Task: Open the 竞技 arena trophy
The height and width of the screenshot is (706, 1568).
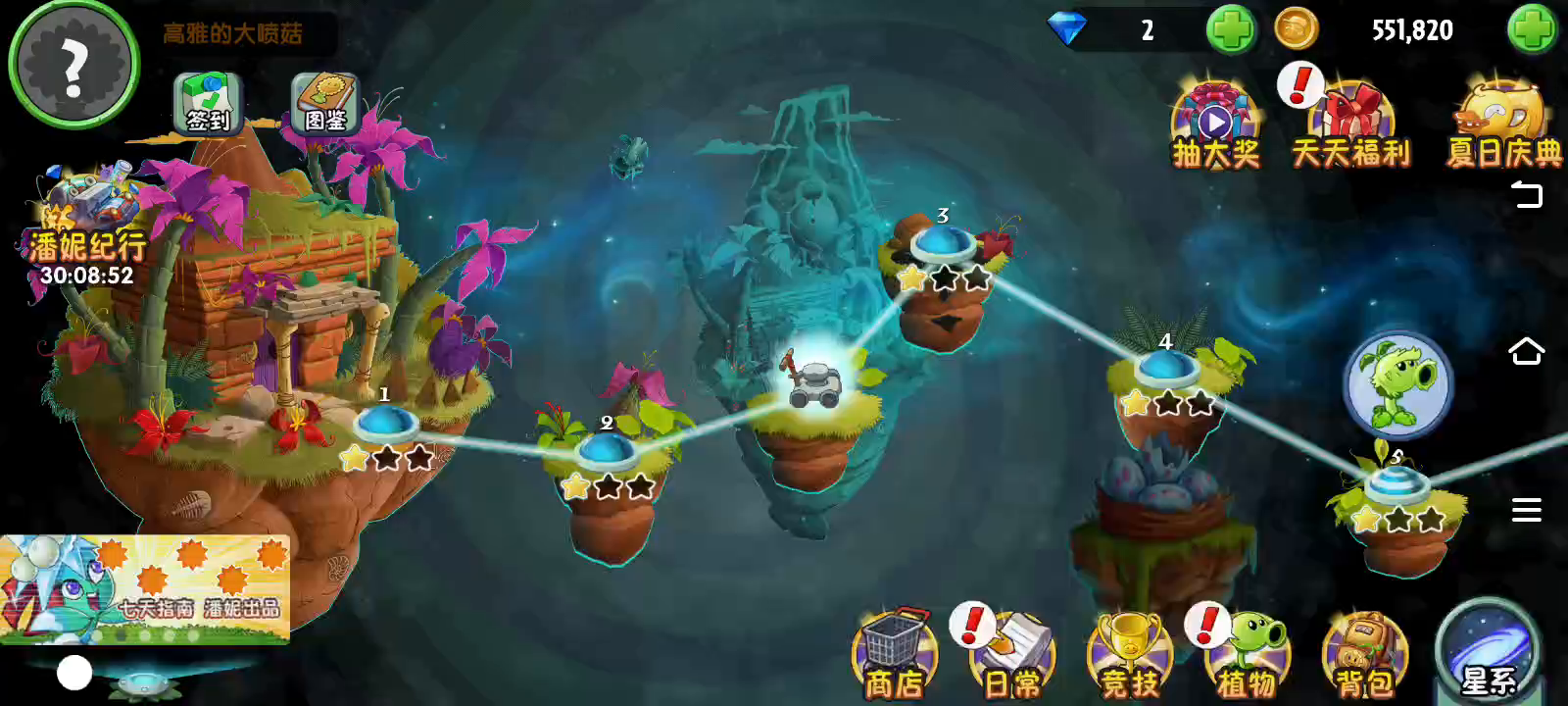Action: point(1130,655)
